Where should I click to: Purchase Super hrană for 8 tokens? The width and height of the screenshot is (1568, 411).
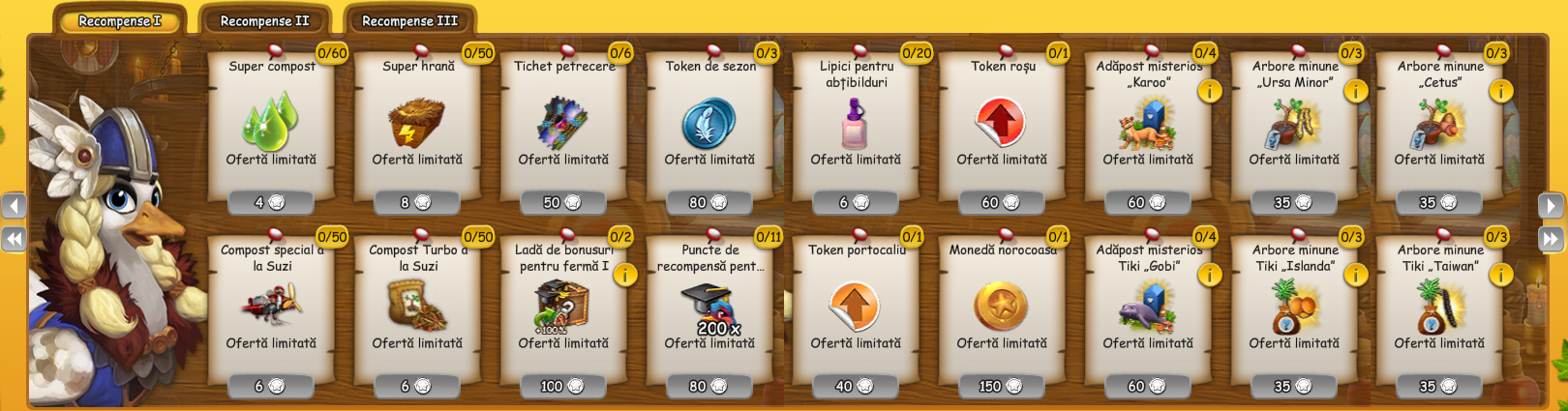pos(416,202)
